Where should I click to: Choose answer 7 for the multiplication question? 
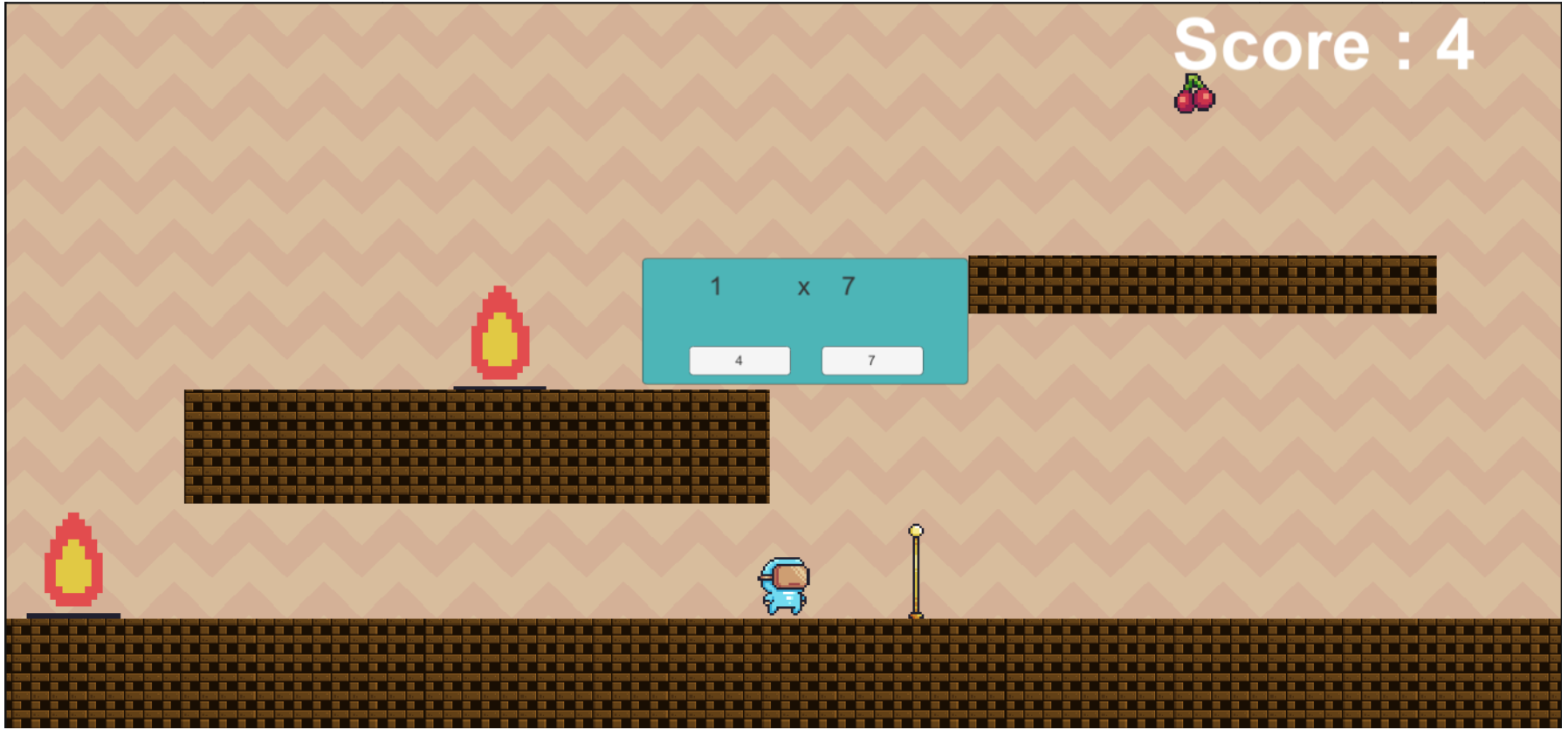coord(872,361)
